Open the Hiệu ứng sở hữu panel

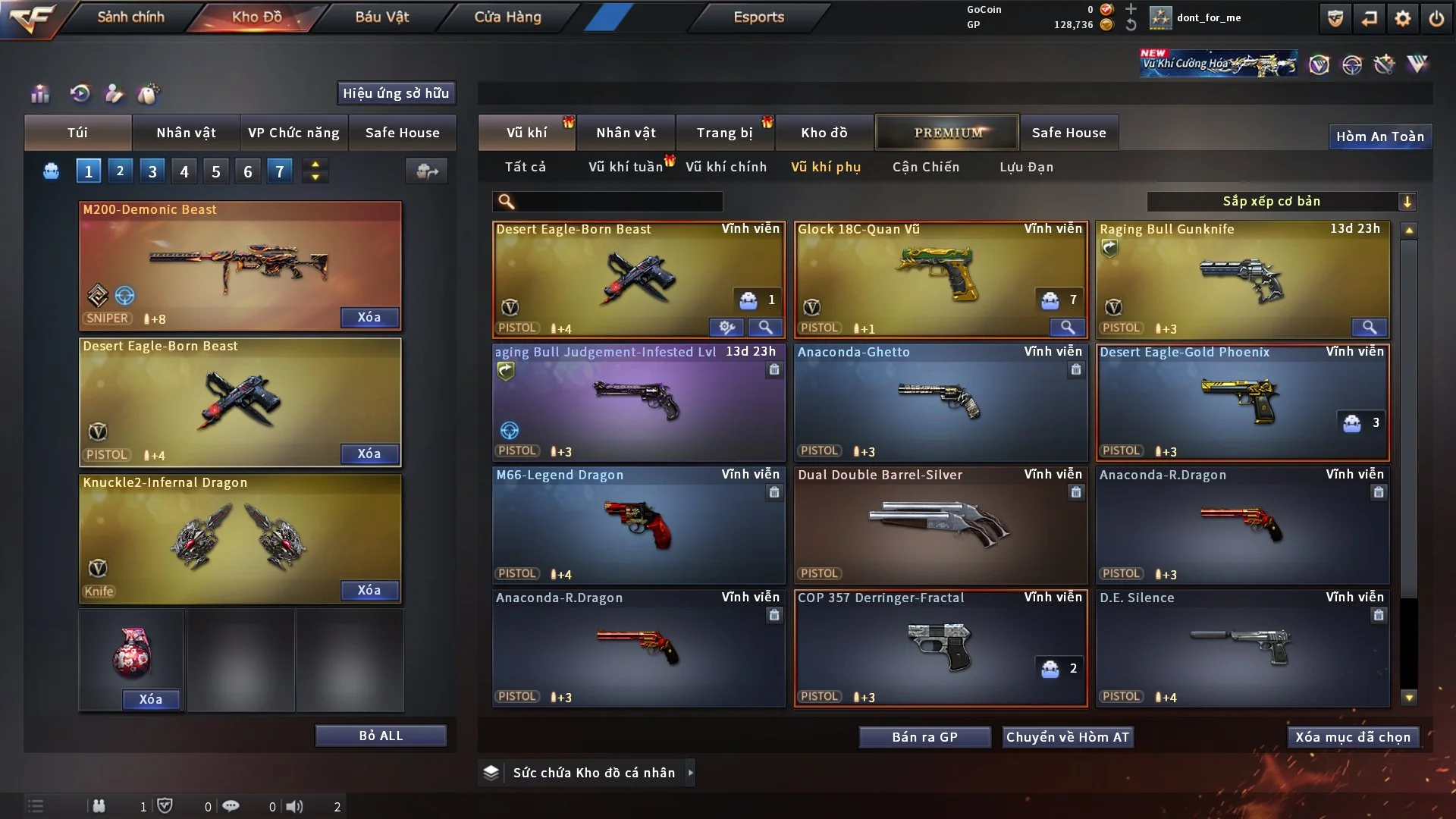396,93
